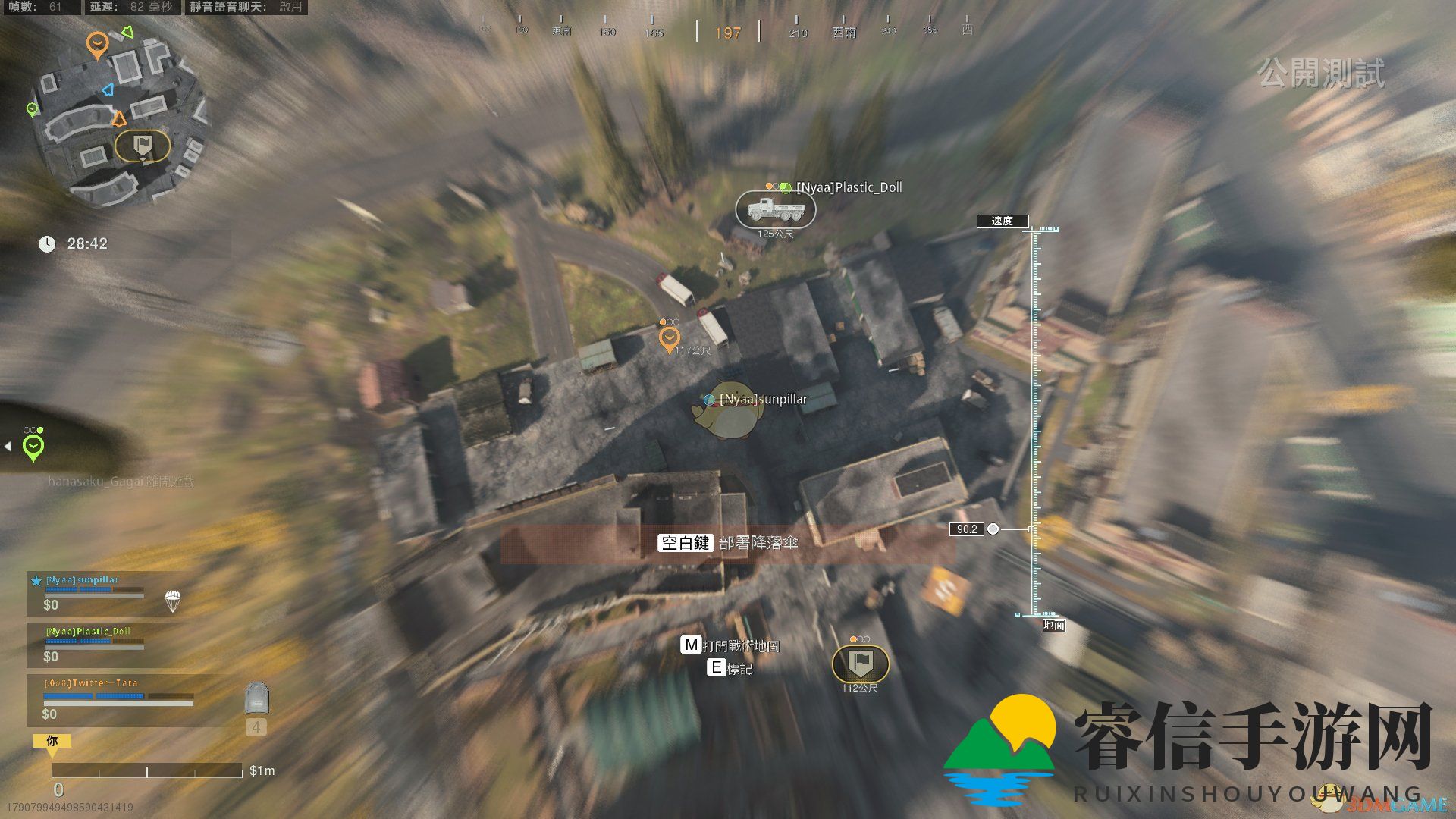The width and height of the screenshot is (1456, 819).
Task: Click the truck vehicle marker at 125 meters
Action: coord(775,209)
